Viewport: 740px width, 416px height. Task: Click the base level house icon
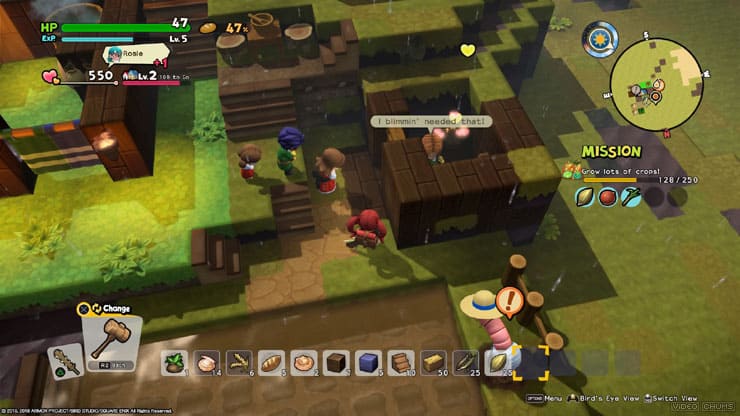tap(129, 75)
